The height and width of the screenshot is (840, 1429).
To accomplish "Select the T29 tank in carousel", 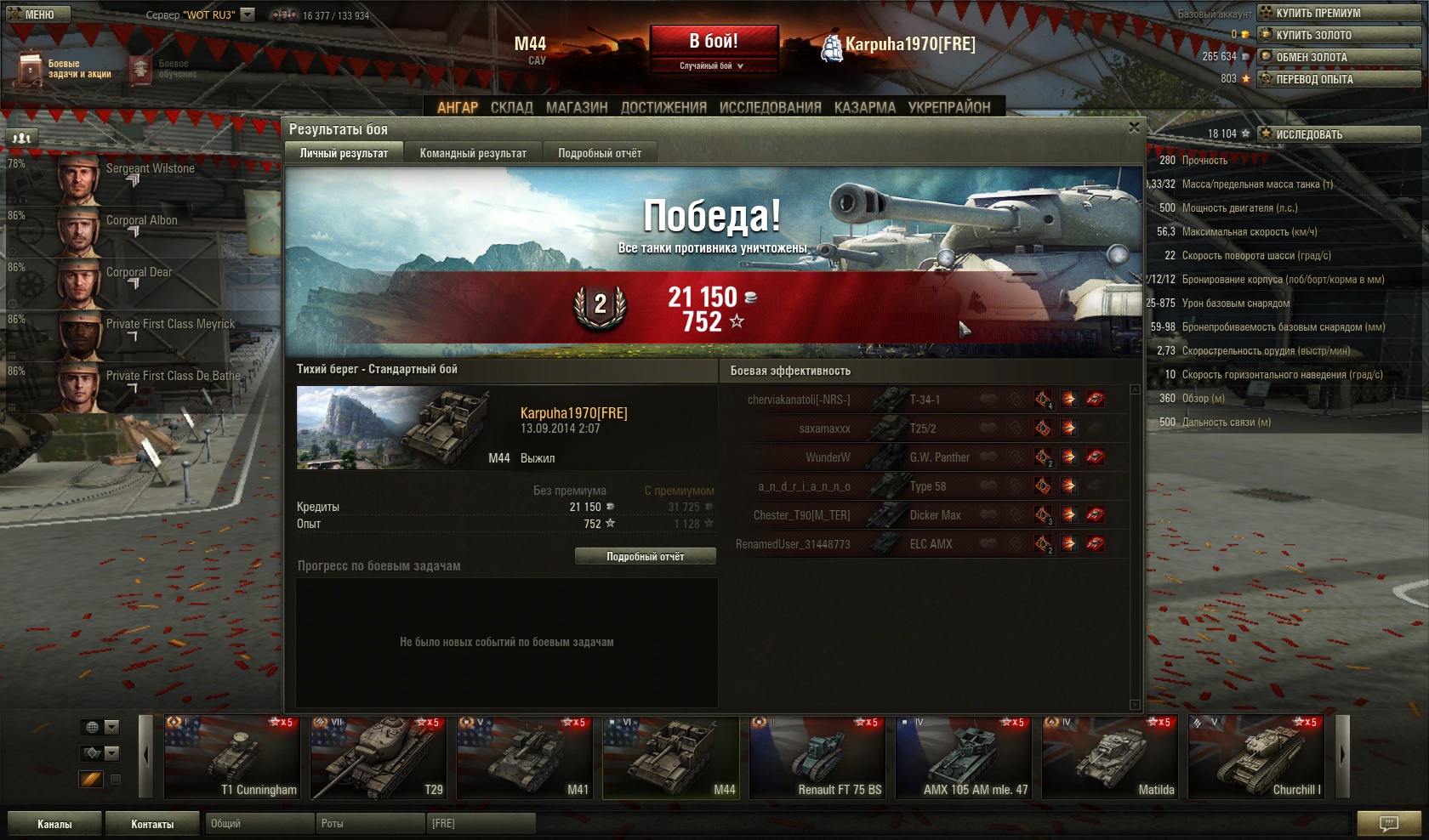I will pos(379,758).
